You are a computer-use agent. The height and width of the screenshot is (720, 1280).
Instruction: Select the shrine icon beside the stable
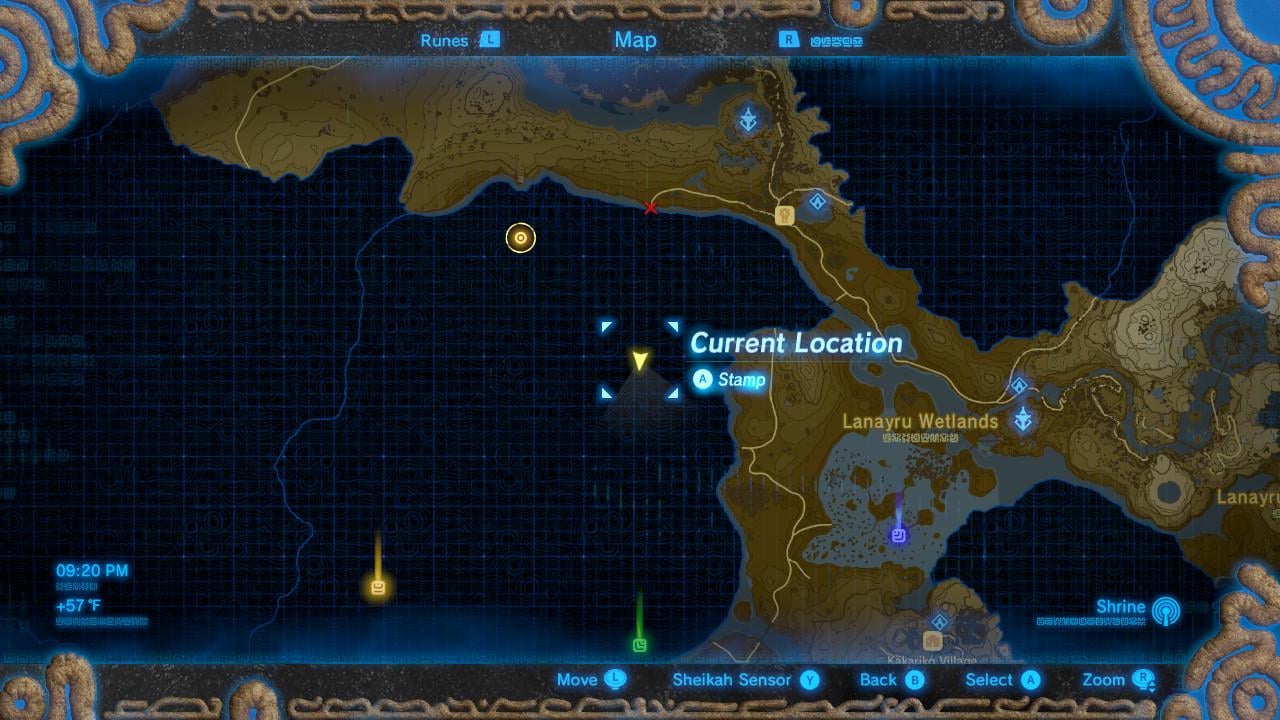click(817, 202)
